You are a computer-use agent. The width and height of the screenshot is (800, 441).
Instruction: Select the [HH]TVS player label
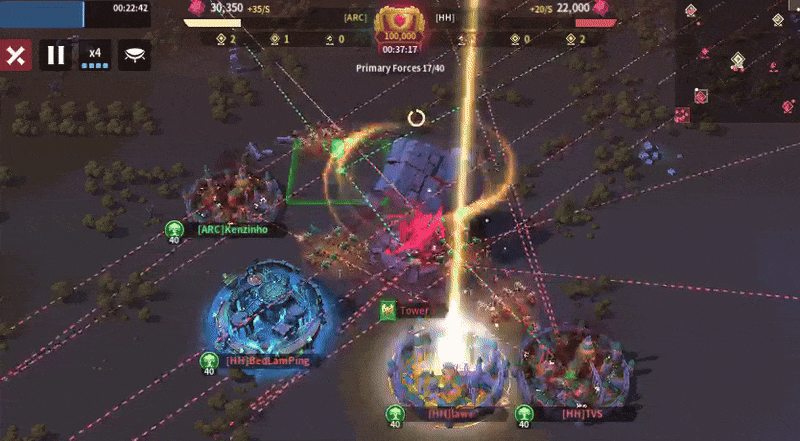574,413
